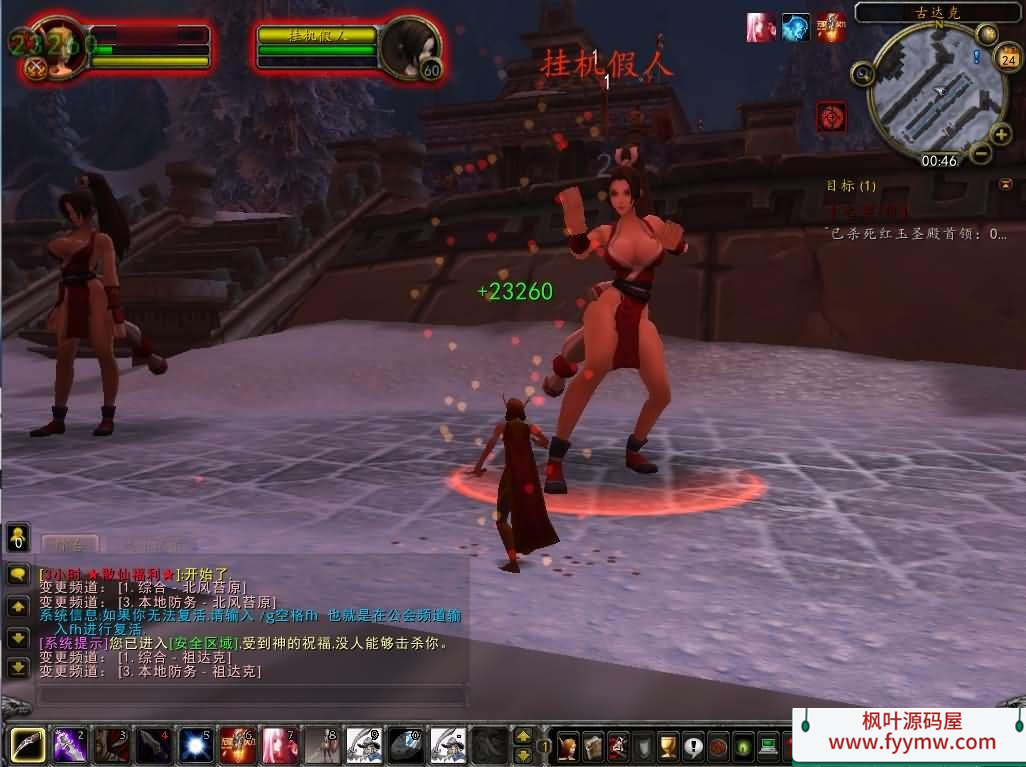Viewport: 1026px width, 767px height.
Task: Zoom in on the minimap
Action: pos(1000,135)
